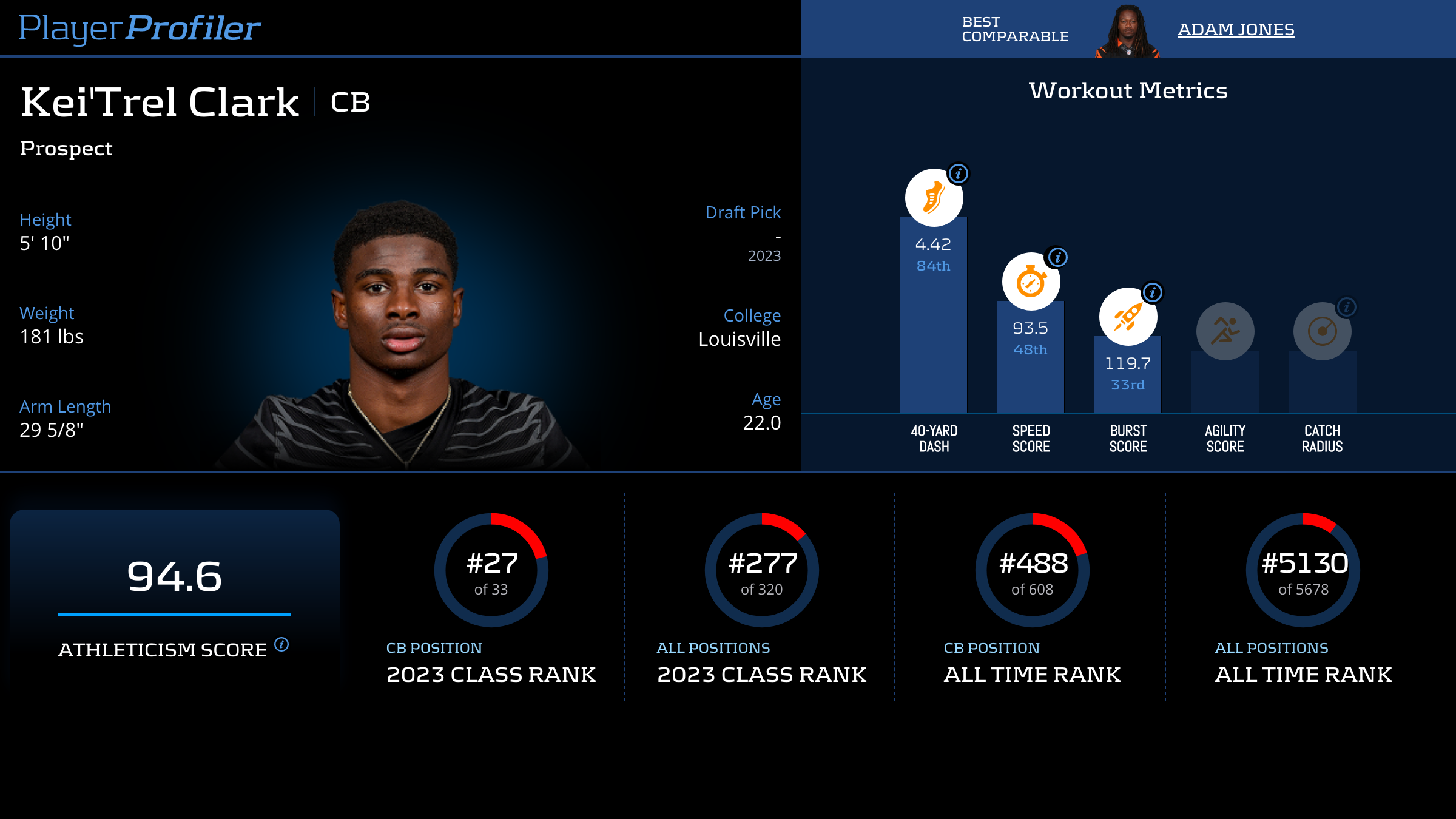Viewport: 1456px width, 819px height.
Task: Click the Speed Score stopwatch icon
Action: [x=1031, y=282]
